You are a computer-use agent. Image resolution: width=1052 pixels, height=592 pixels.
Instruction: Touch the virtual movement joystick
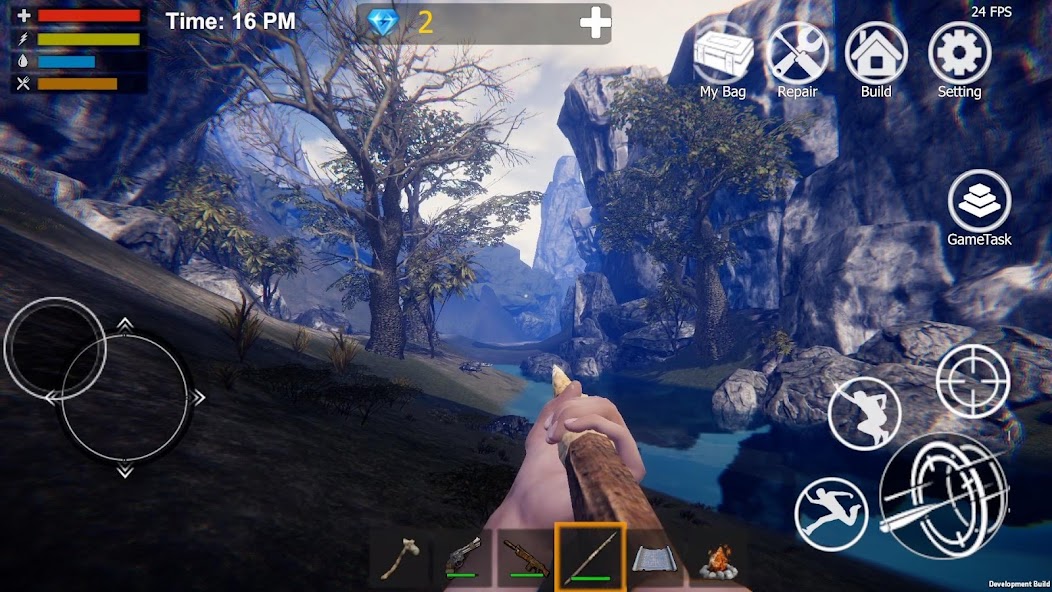click(x=124, y=397)
